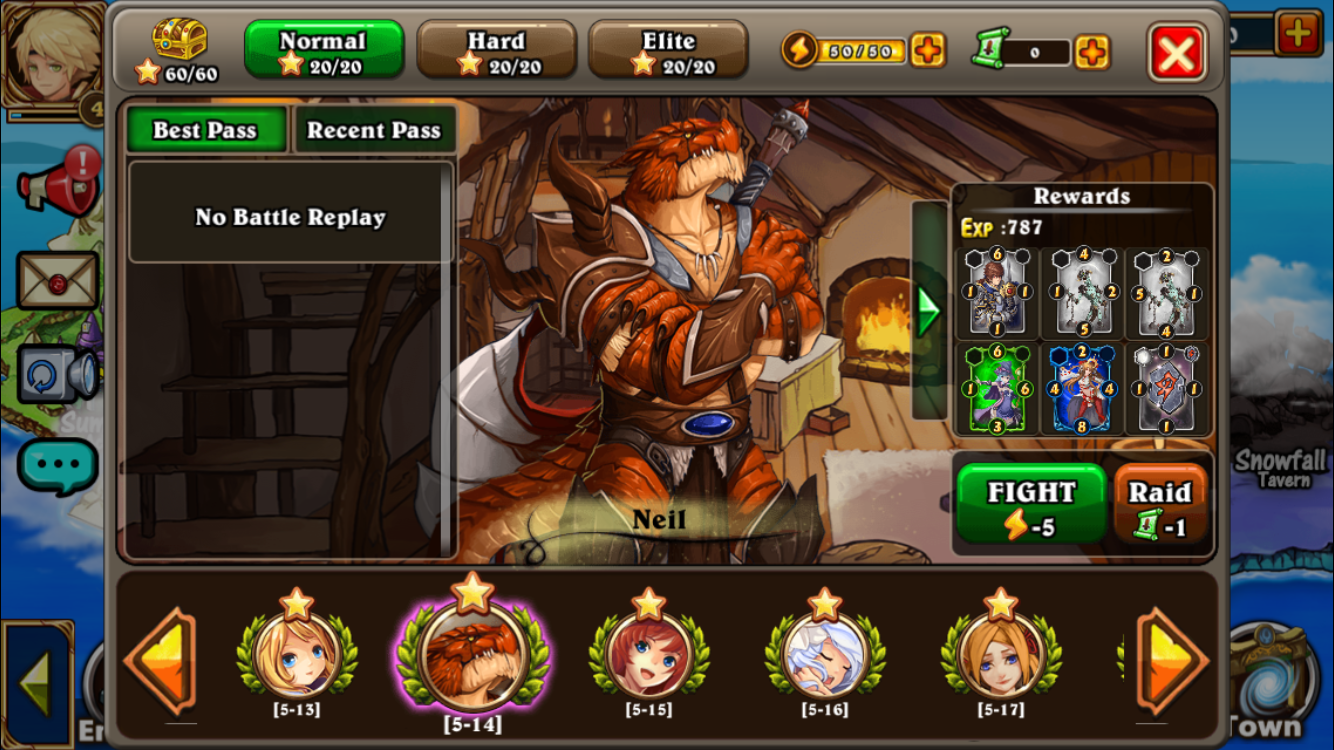
Task: Close the stage window with red X
Action: point(1177,52)
